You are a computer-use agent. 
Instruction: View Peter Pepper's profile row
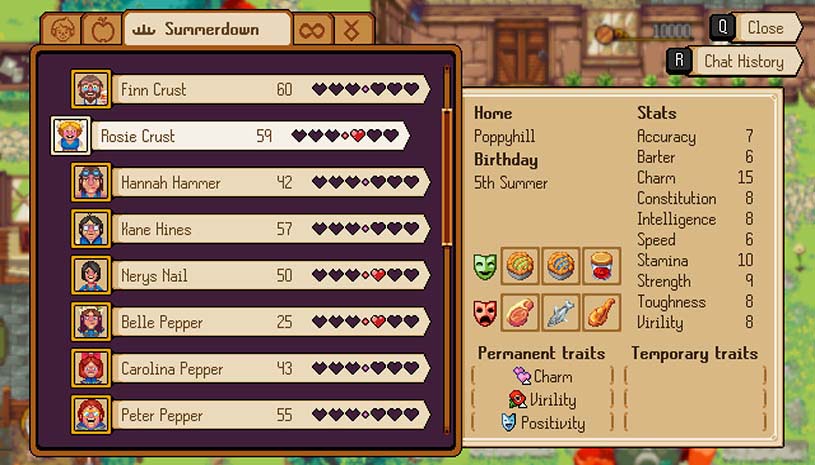(250, 415)
